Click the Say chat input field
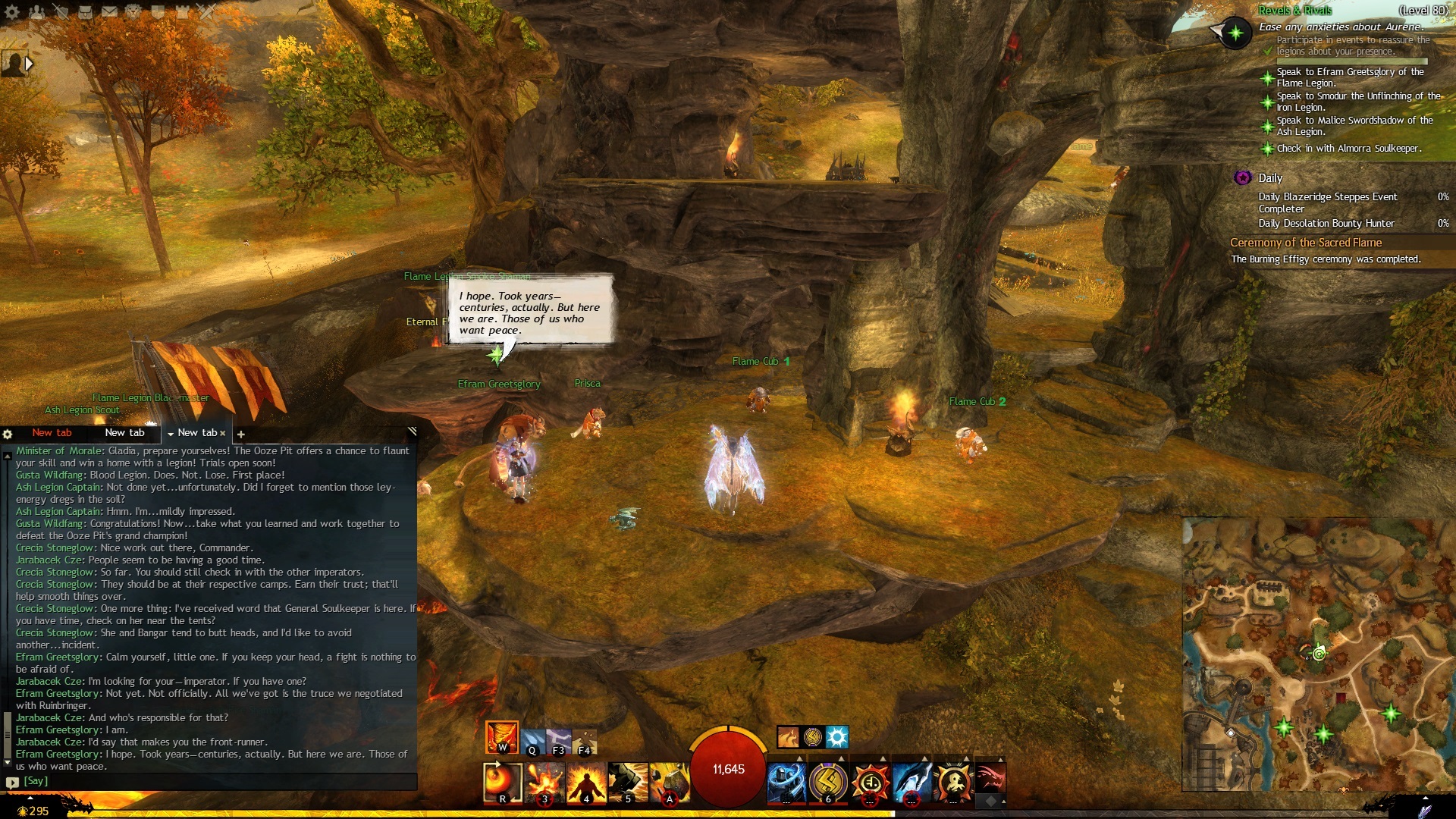The image size is (1456, 819). coord(212,781)
